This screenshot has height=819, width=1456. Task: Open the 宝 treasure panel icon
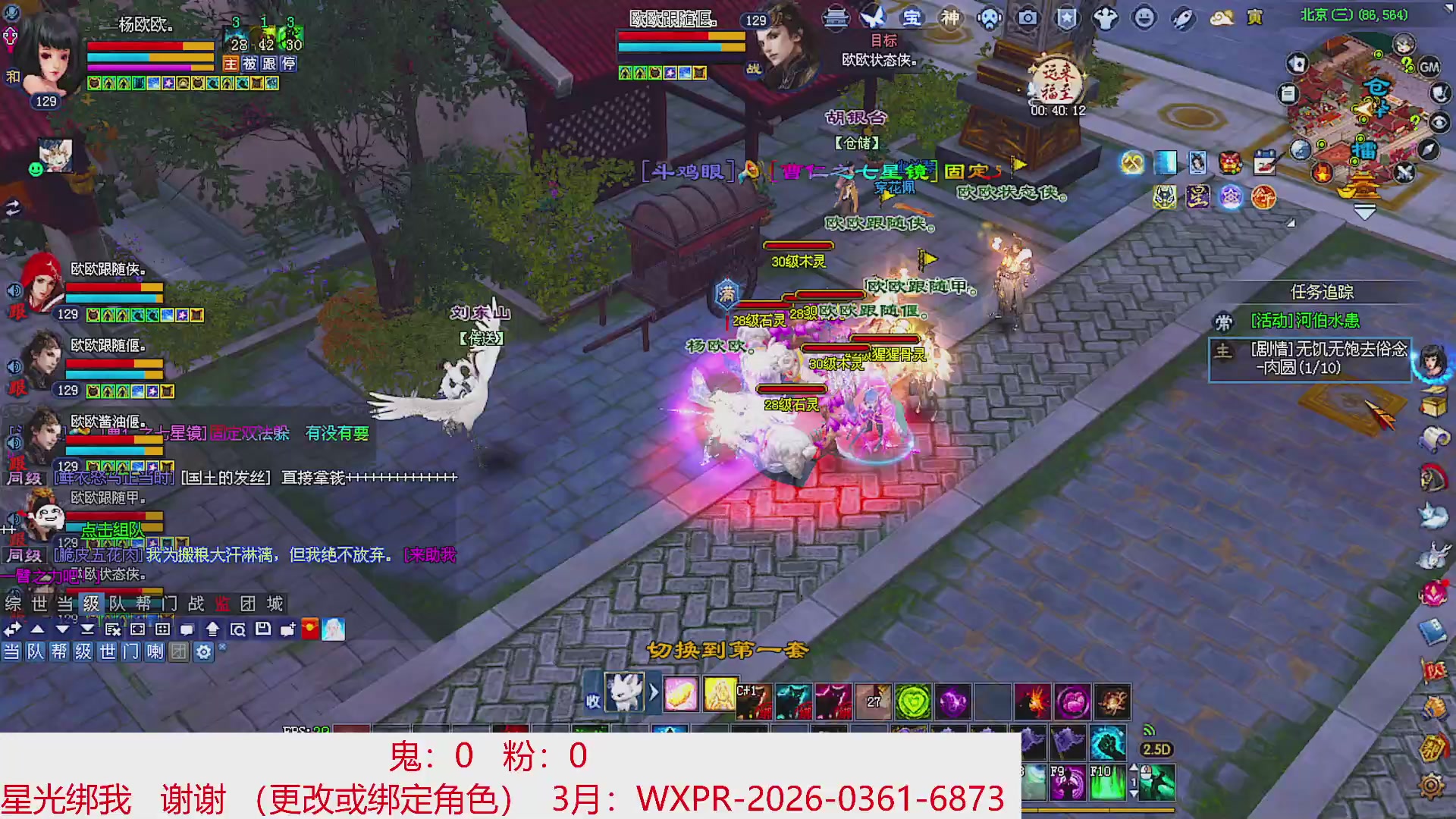point(913,17)
